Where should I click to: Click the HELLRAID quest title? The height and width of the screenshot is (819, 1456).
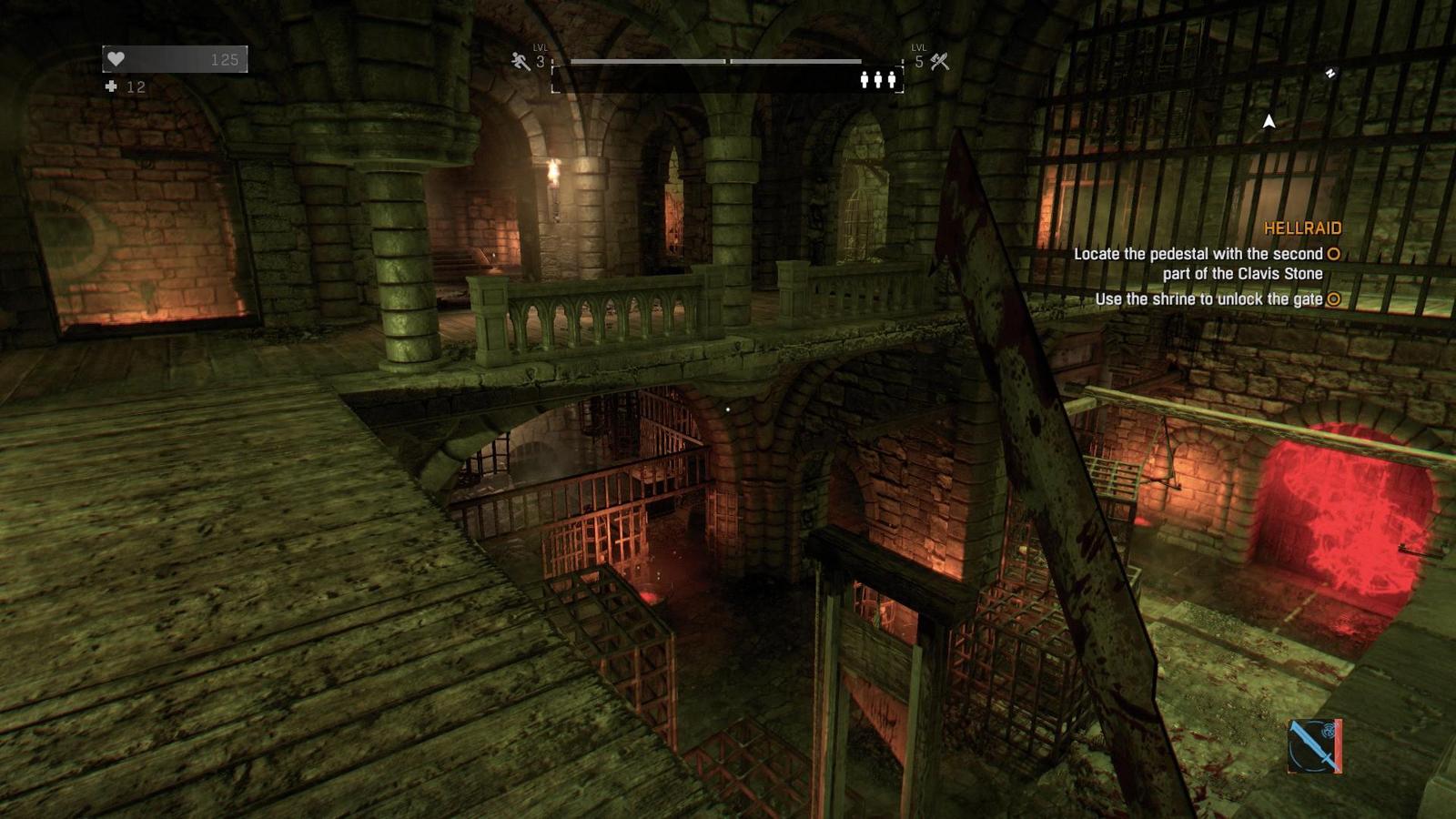coord(1302,228)
